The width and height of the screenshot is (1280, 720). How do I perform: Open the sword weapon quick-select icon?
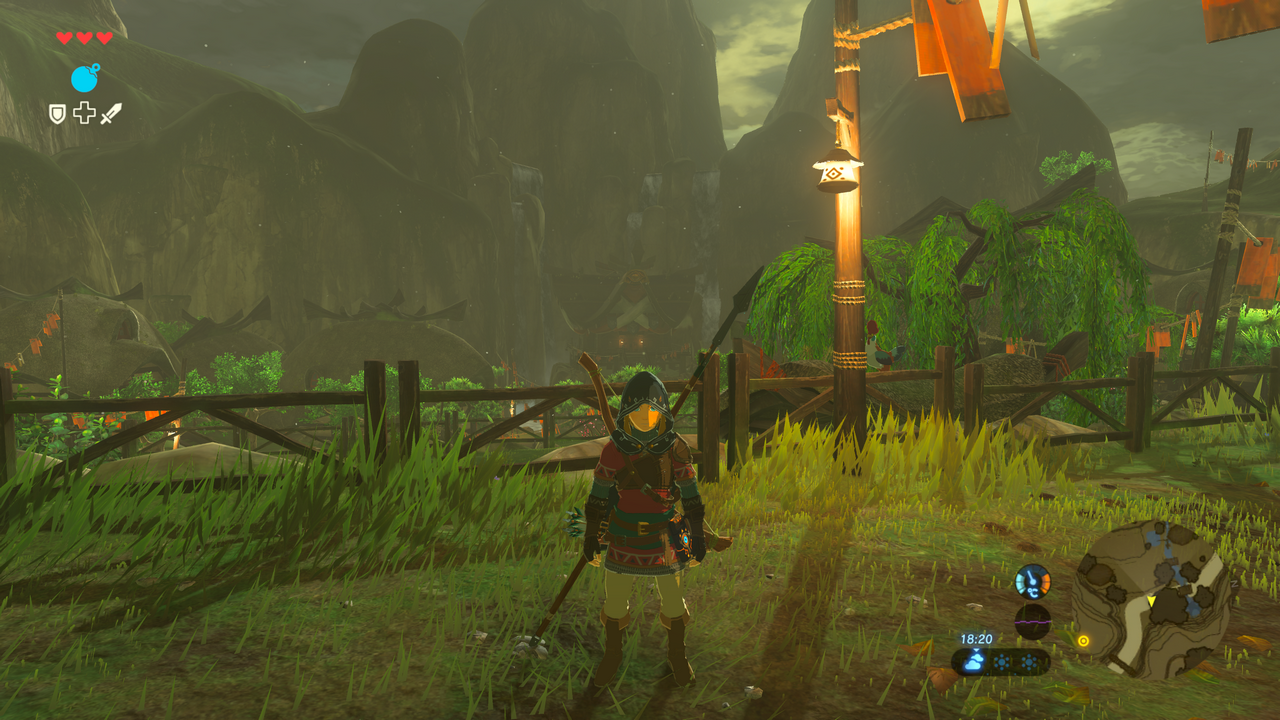(x=110, y=114)
